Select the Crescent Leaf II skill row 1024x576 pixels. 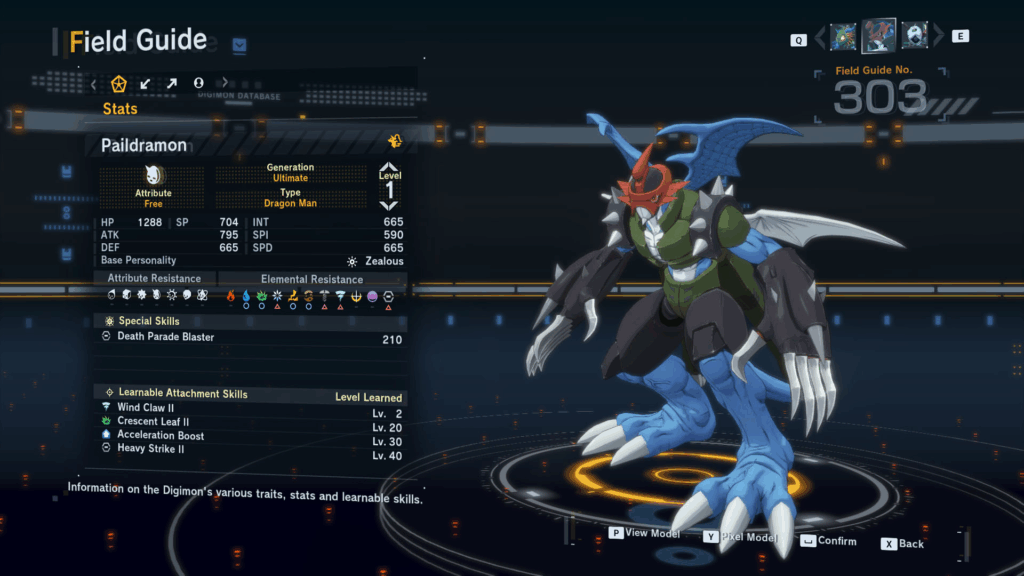pyautogui.click(x=252, y=422)
